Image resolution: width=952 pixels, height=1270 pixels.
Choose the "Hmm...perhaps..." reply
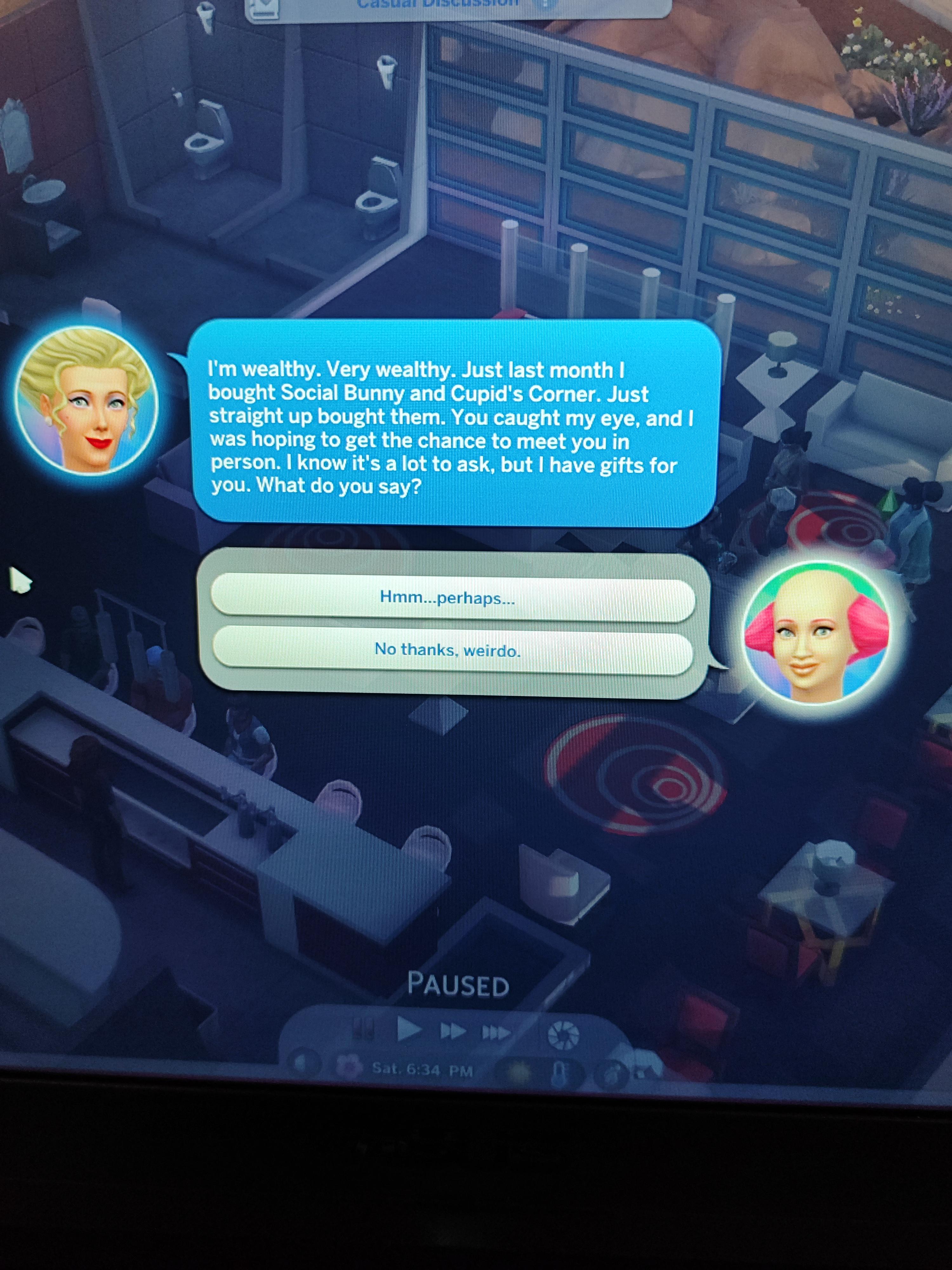(x=452, y=598)
